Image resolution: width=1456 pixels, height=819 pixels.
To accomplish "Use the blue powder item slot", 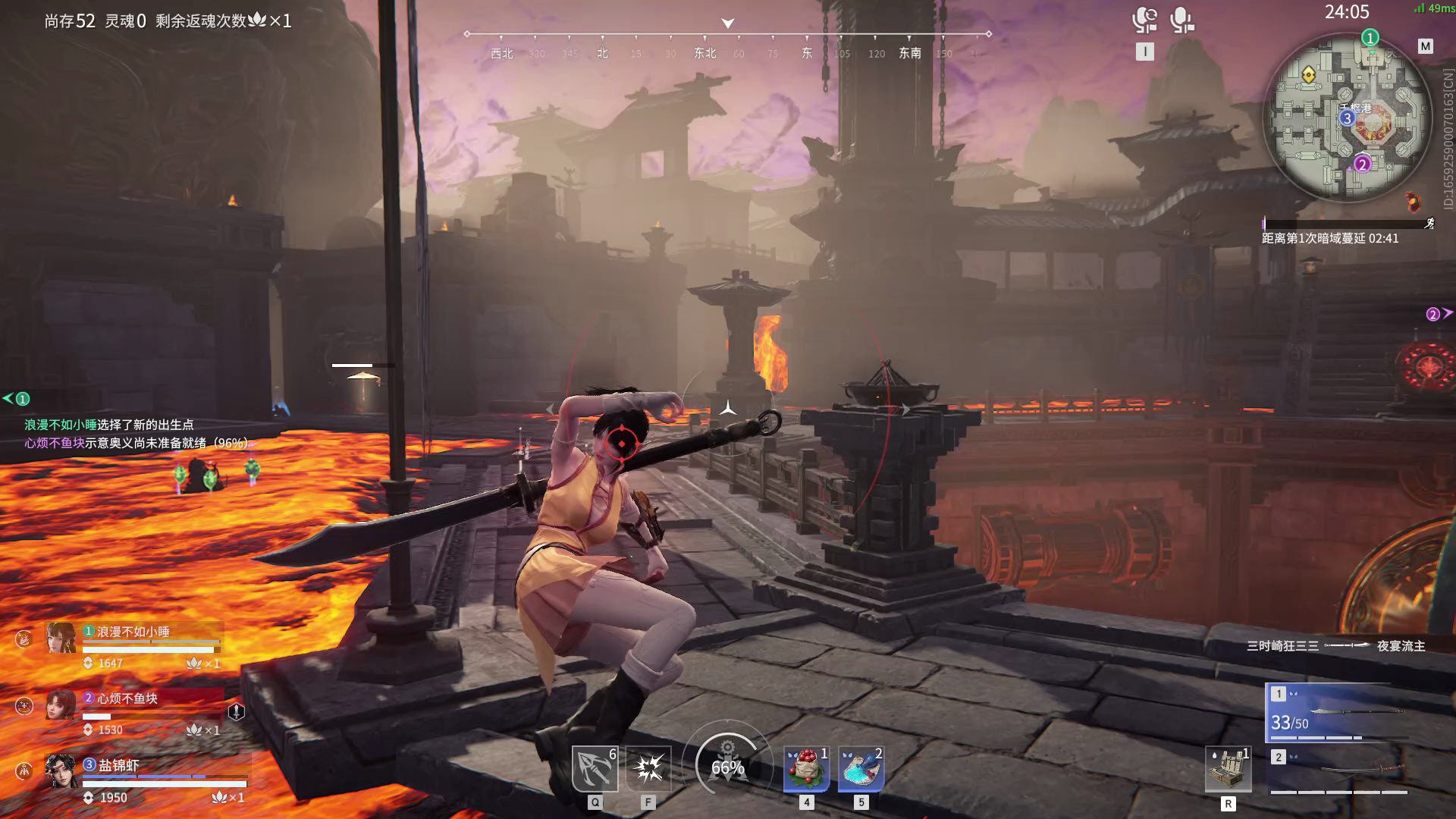I will click(x=861, y=768).
